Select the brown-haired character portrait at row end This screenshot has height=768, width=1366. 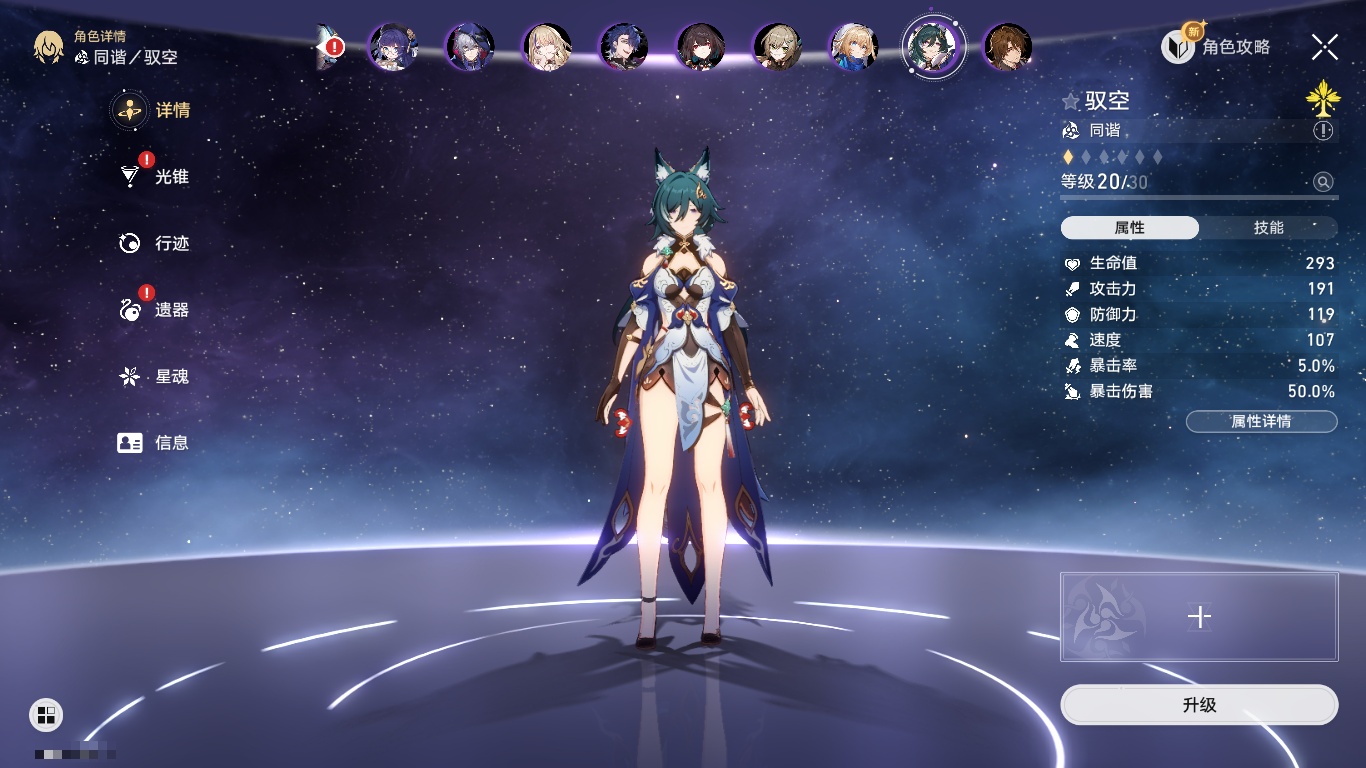pyautogui.click(x=1007, y=47)
